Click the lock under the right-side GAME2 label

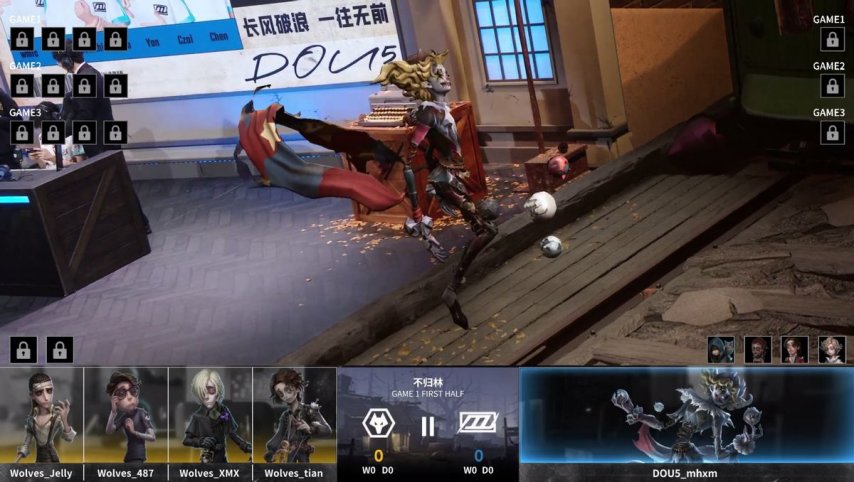coord(832,86)
